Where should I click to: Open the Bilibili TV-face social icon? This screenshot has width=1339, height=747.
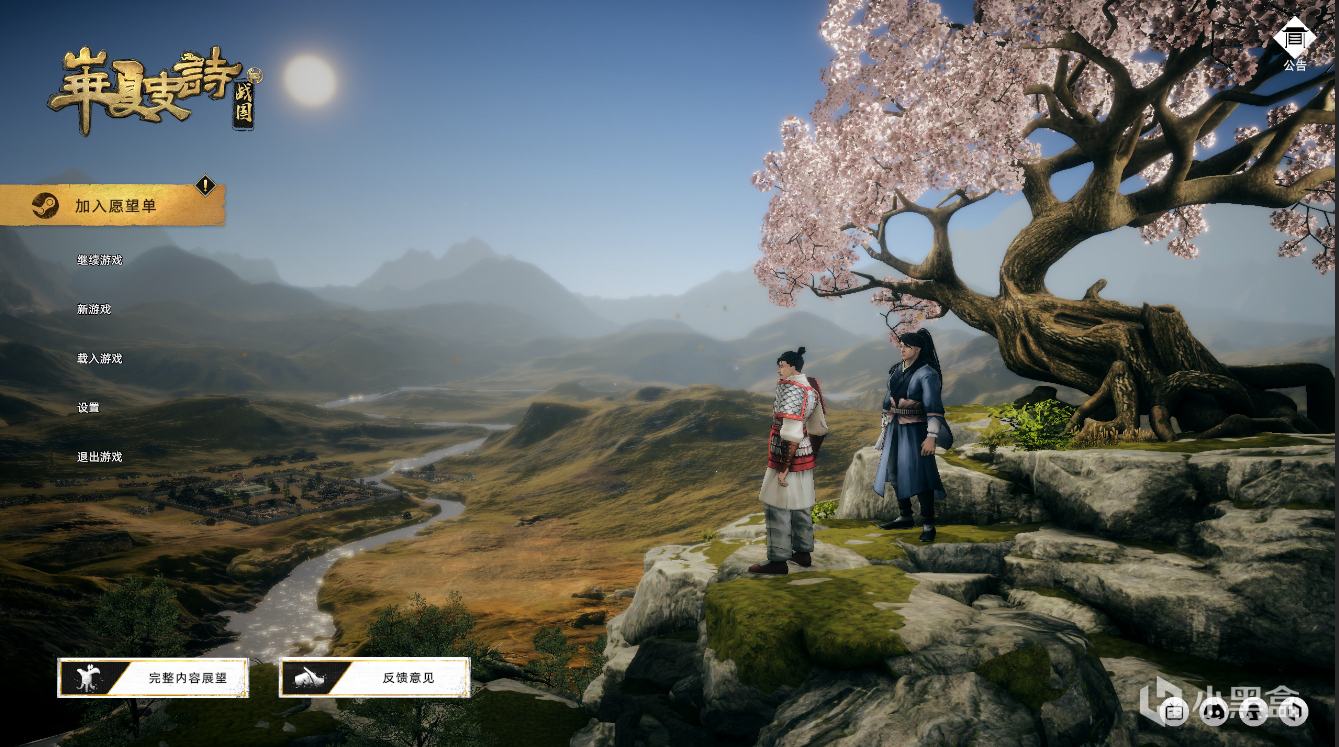[x=1174, y=712]
